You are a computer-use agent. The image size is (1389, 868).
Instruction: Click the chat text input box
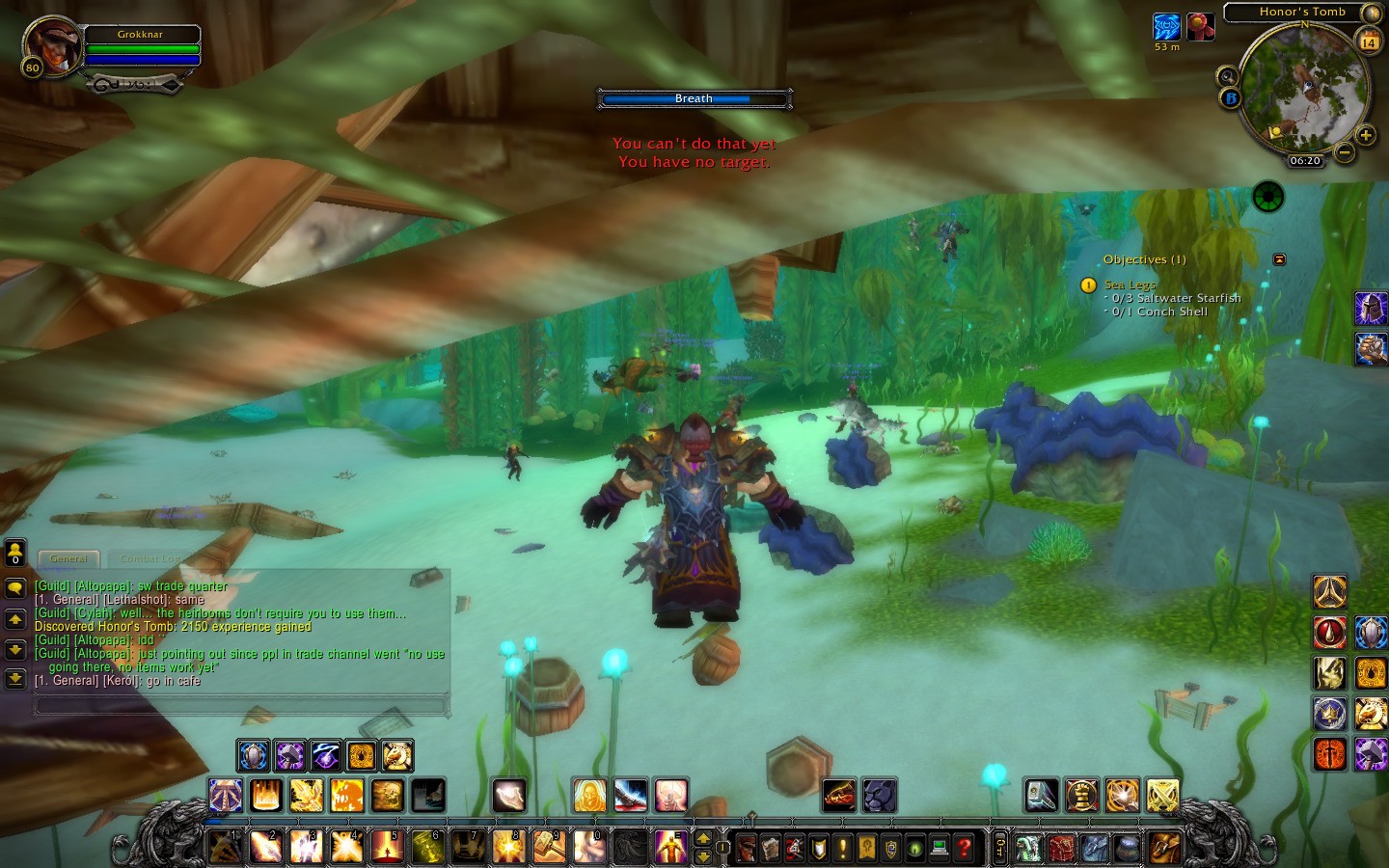pos(241,707)
